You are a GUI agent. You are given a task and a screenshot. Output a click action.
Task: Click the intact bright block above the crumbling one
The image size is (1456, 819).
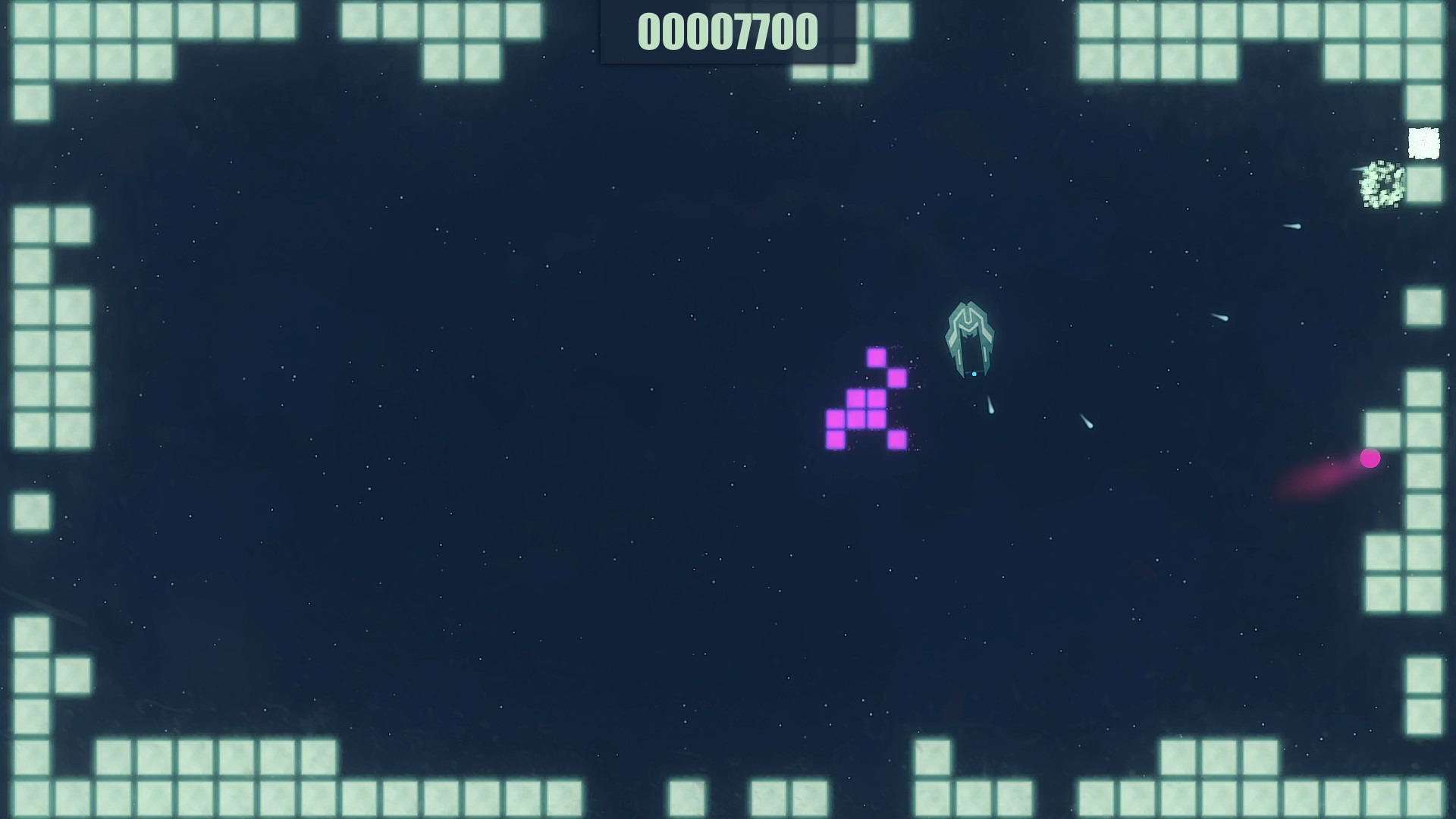pyautogui.click(x=1424, y=143)
